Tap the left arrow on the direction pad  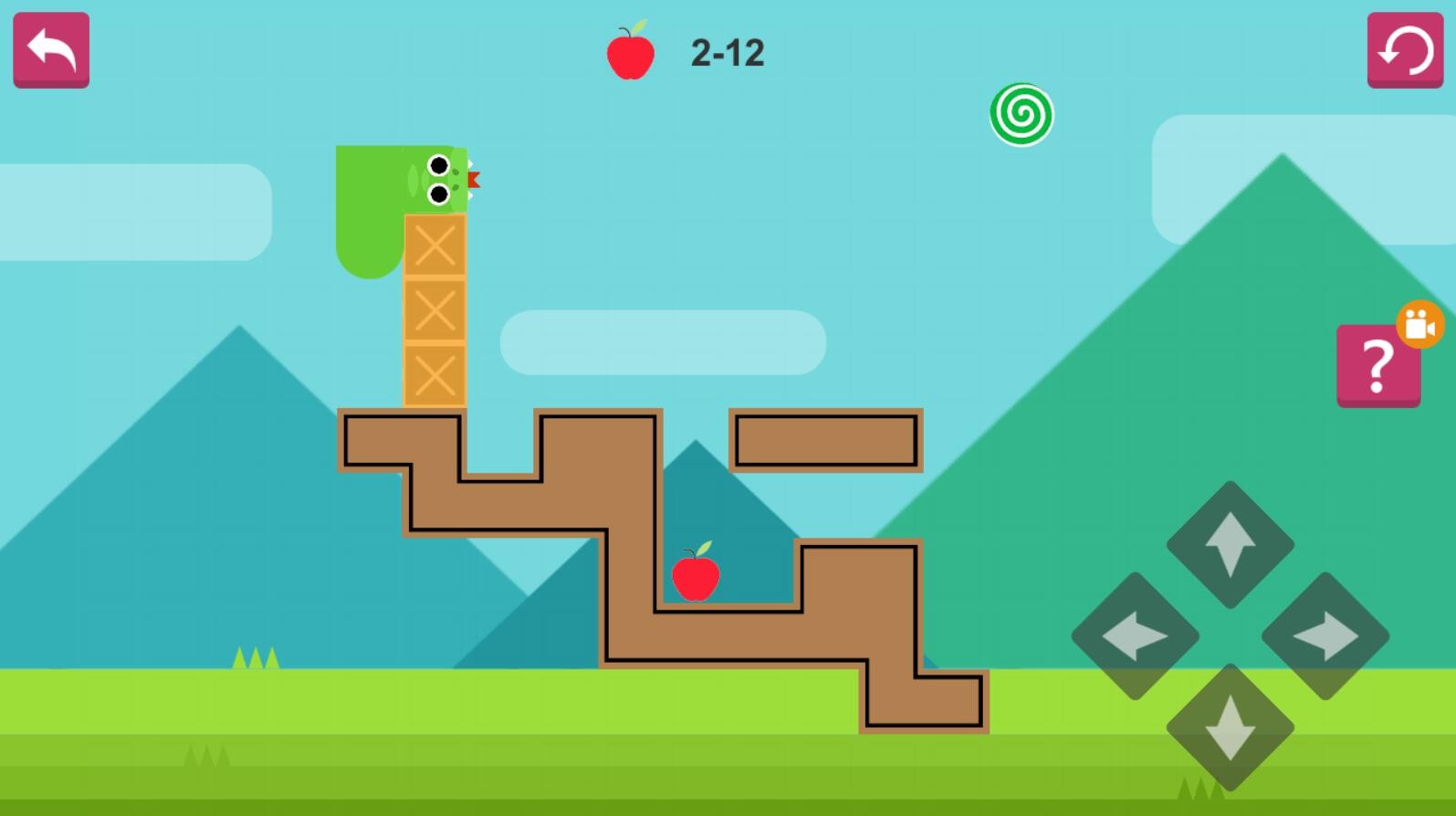pyautogui.click(x=1136, y=636)
